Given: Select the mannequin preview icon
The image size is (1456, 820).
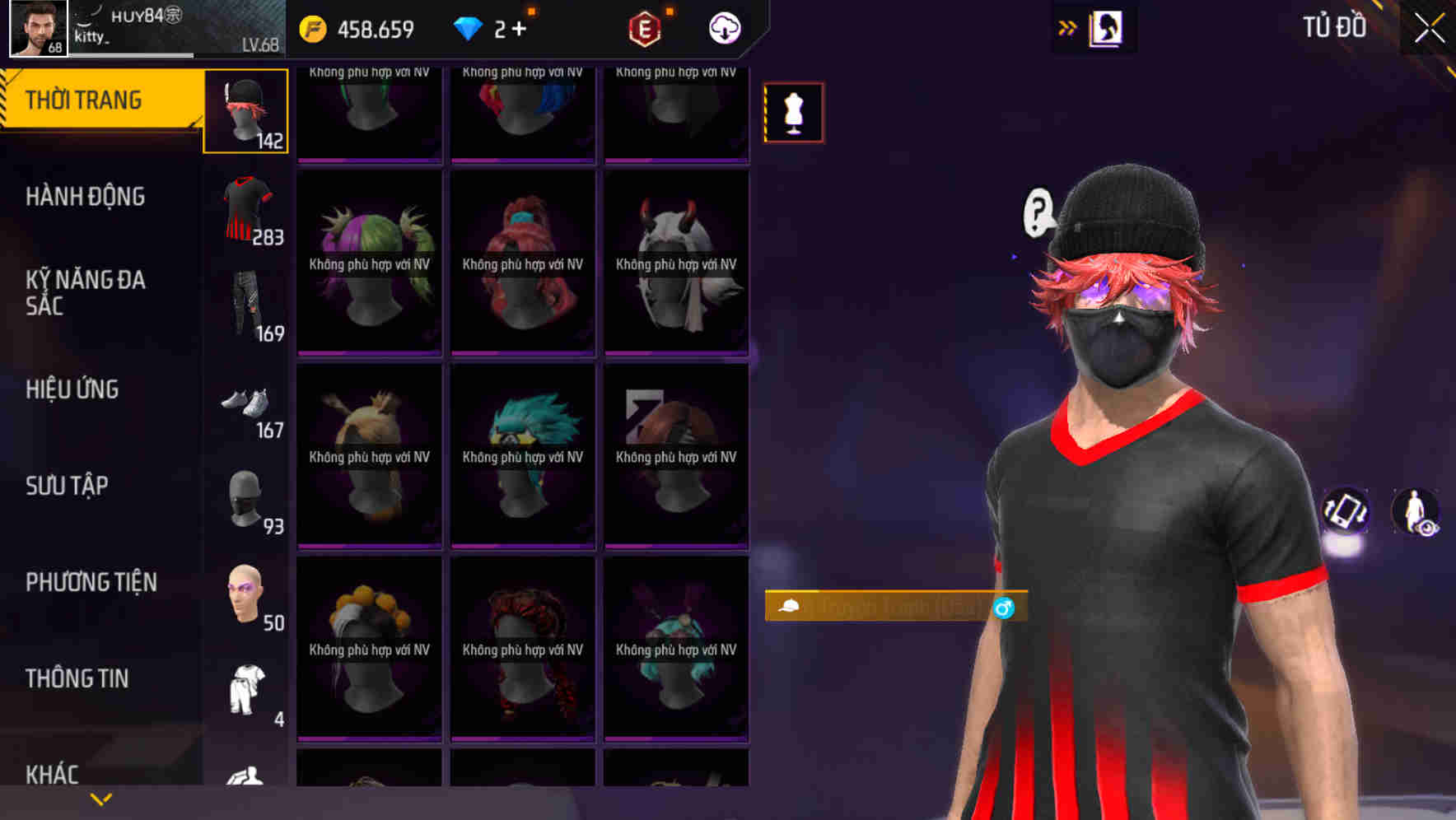Looking at the screenshot, I should point(793,113).
